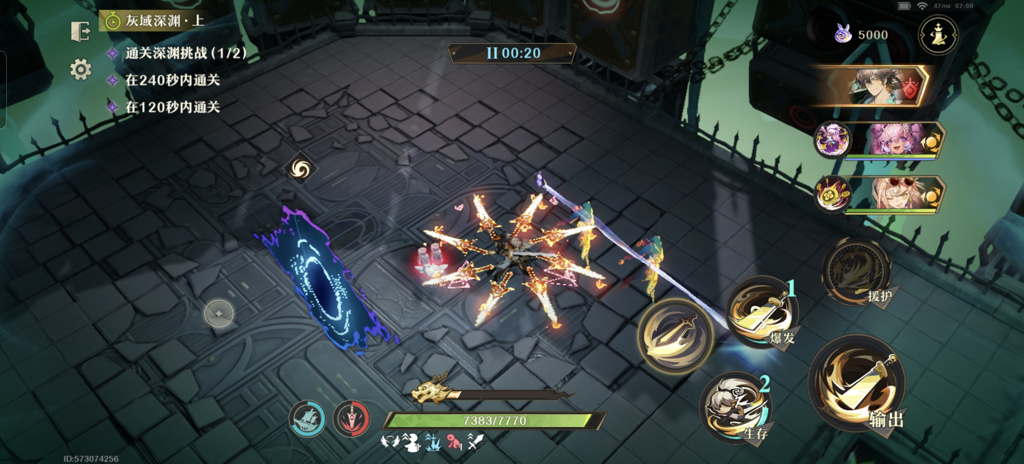Switch to the blonde character with sunglasses
This screenshot has height=464, width=1024.
pyautogui.click(x=890, y=192)
